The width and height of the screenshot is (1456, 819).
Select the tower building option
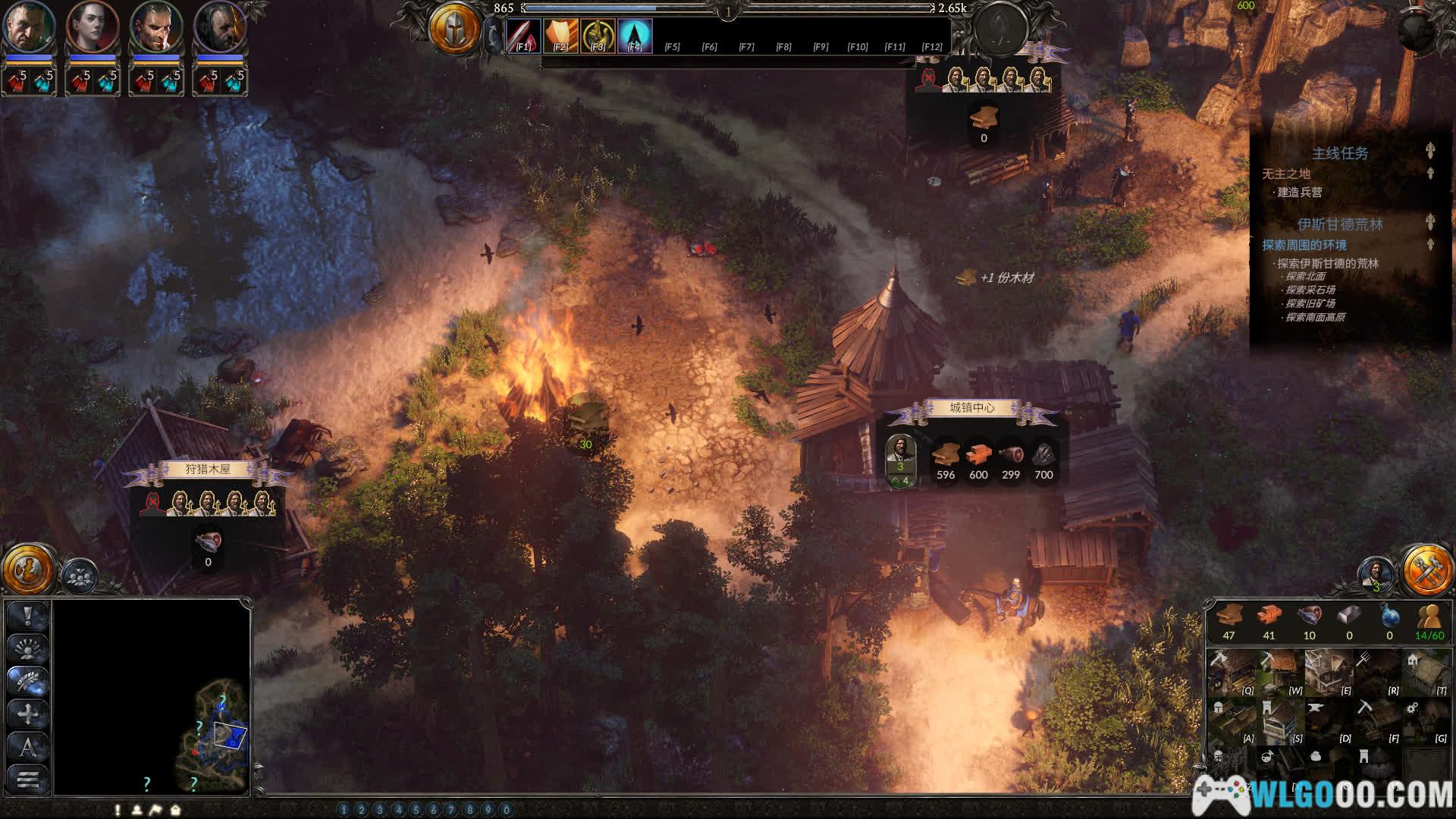[x=1280, y=720]
